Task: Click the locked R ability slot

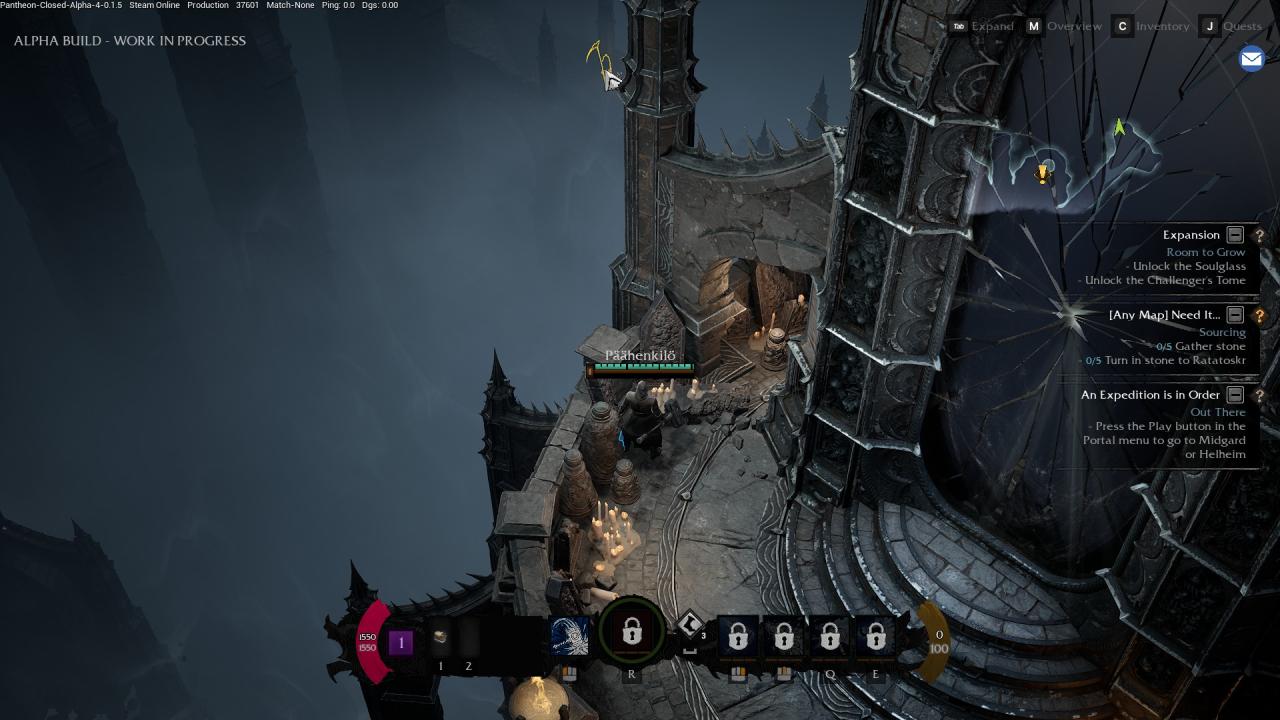Action: tap(631, 633)
